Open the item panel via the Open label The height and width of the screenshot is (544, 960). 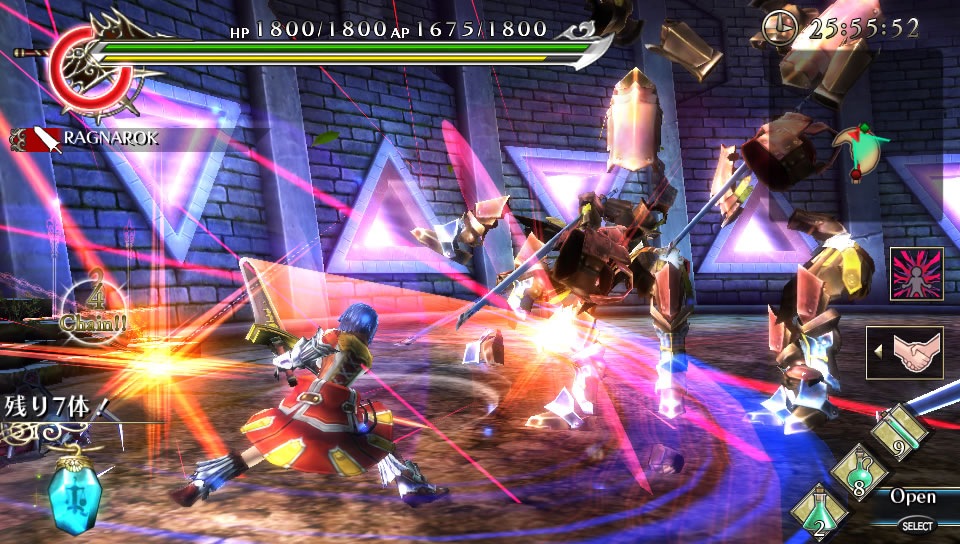(x=913, y=497)
